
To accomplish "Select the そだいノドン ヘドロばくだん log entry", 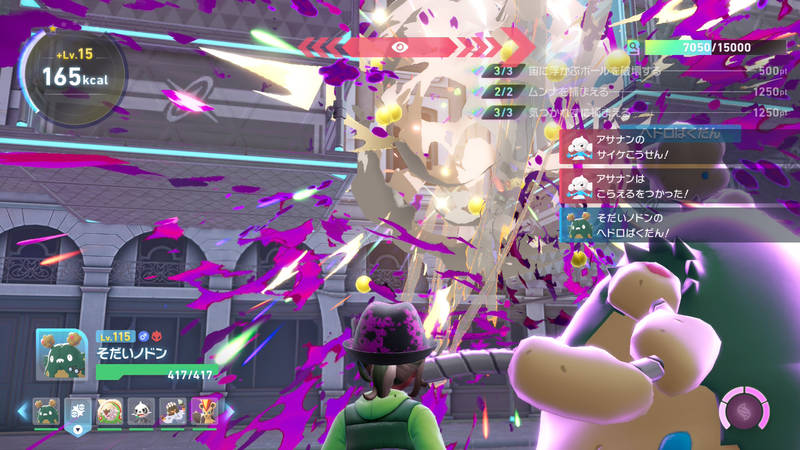I will coord(650,226).
